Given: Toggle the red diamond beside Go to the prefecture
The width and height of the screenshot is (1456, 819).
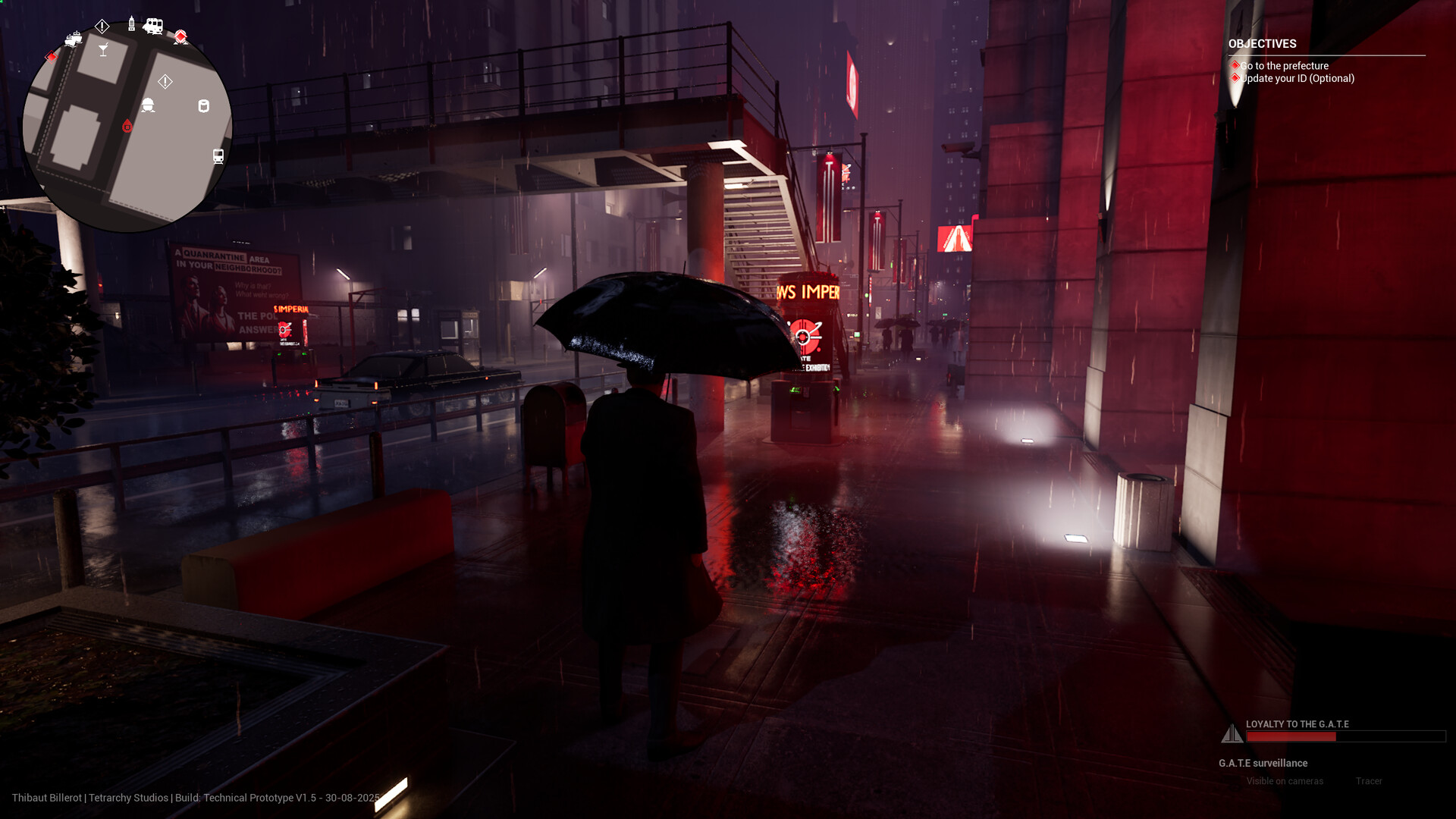Looking at the screenshot, I should point(1235,66).
